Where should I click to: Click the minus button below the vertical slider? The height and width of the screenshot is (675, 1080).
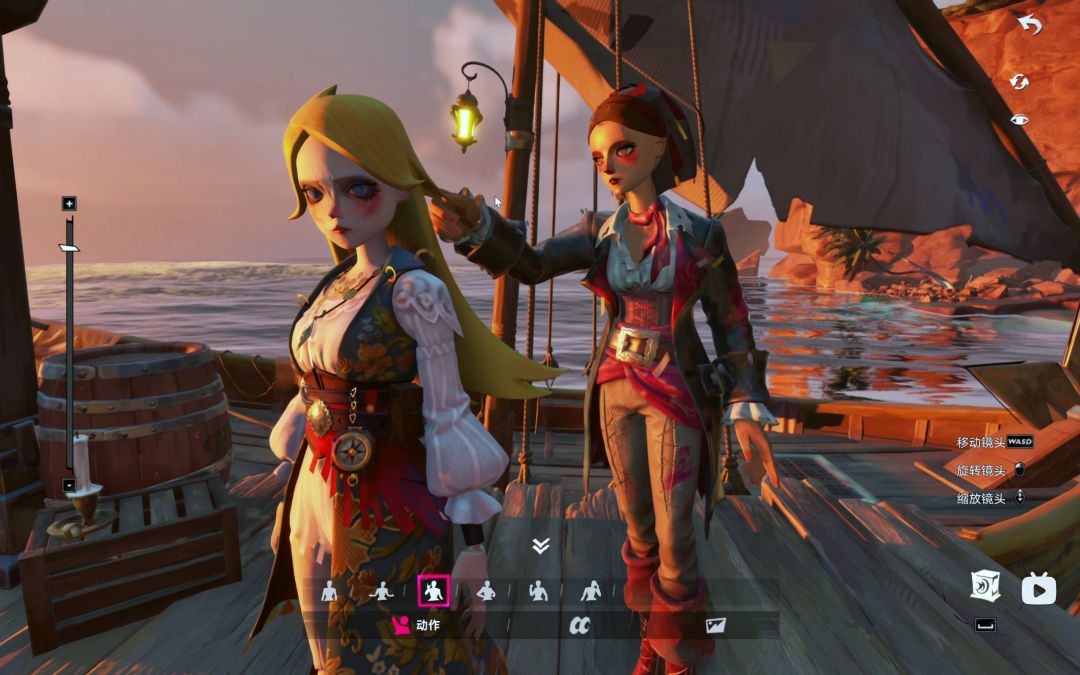[x=69, y=485]
